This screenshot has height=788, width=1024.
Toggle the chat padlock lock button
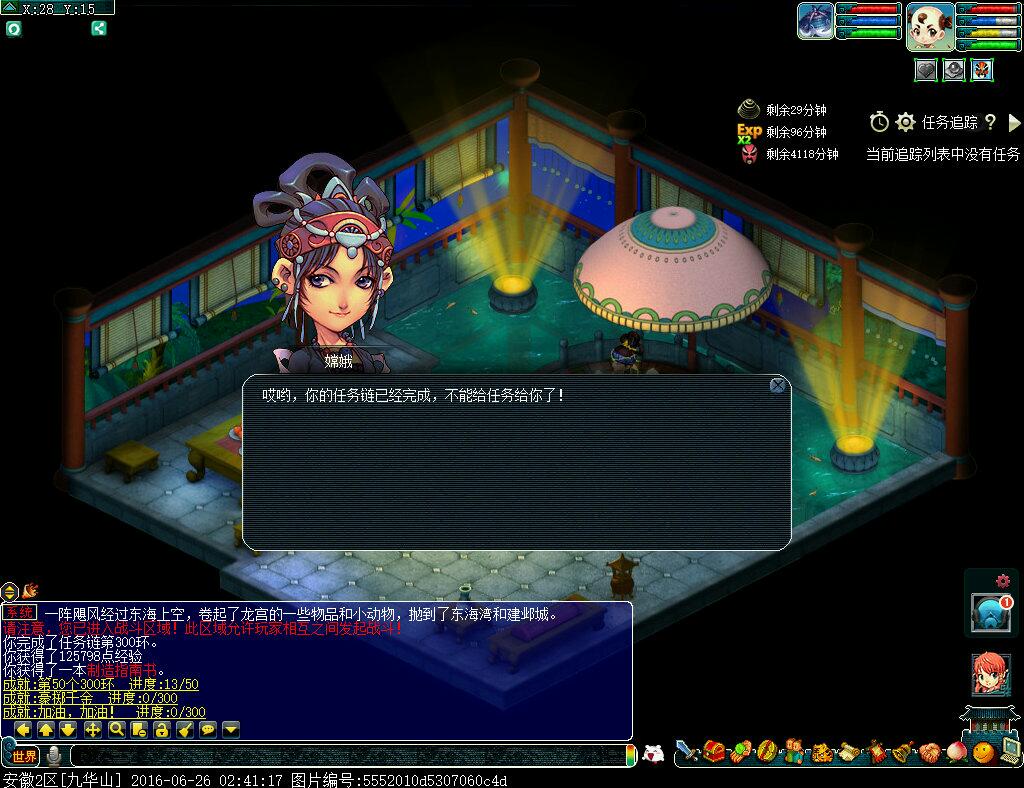pos(162,730)
